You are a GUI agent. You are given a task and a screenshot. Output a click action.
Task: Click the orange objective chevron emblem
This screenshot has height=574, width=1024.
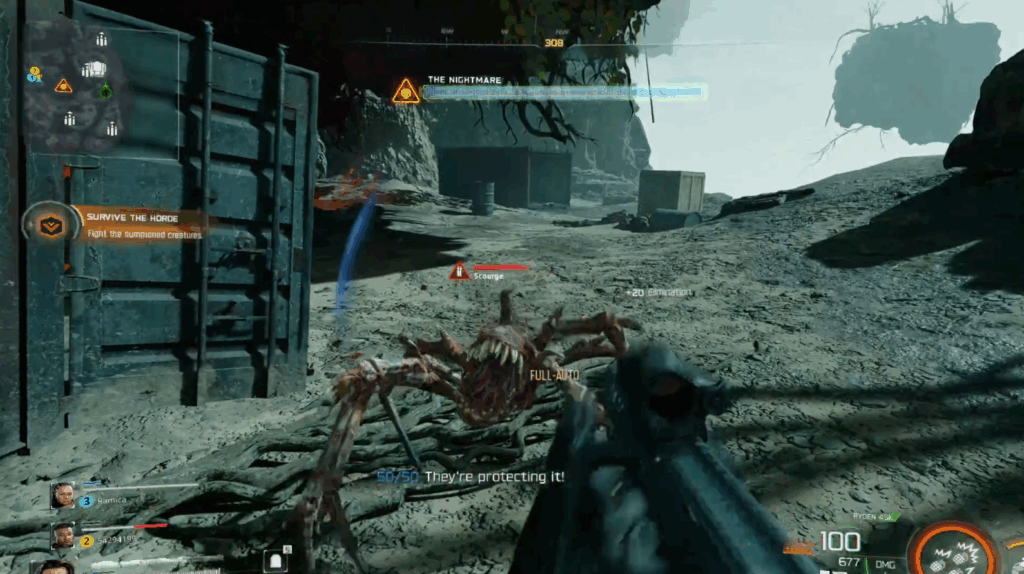coord(46,224)
